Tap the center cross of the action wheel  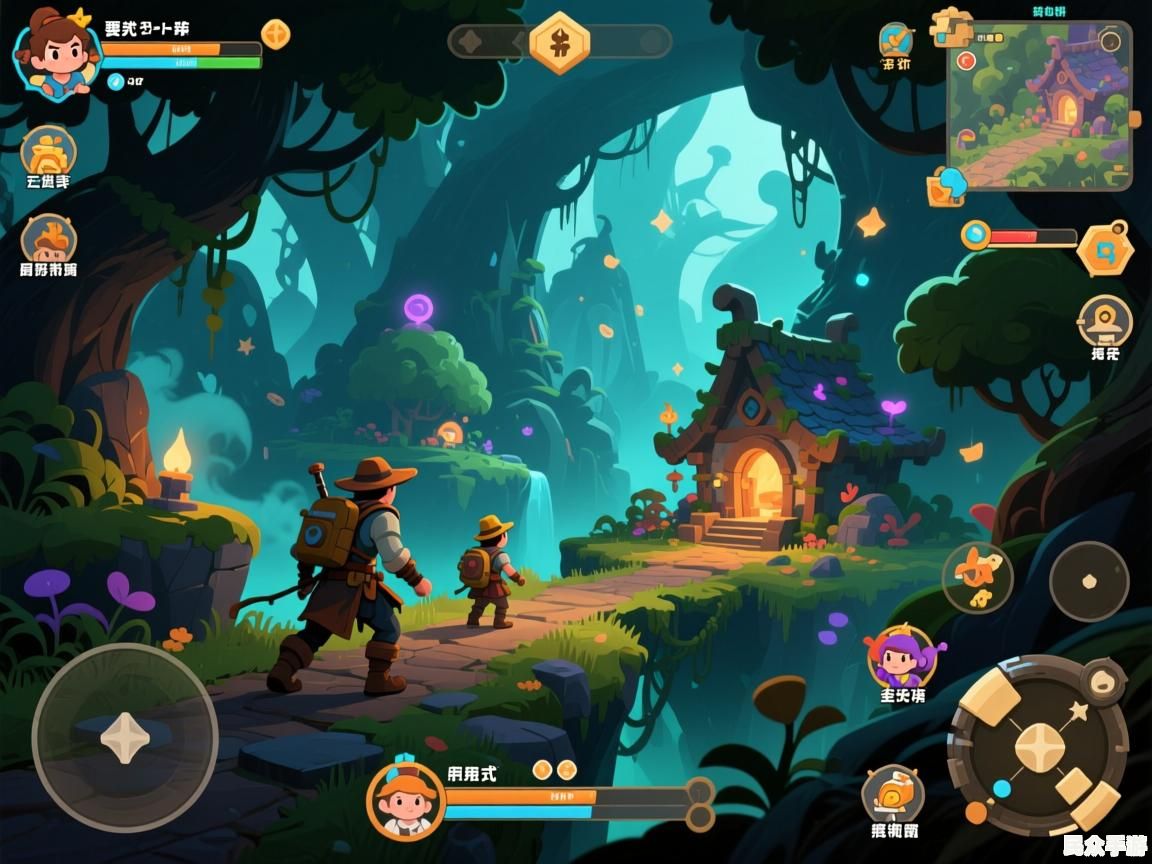pos(1039,746)
